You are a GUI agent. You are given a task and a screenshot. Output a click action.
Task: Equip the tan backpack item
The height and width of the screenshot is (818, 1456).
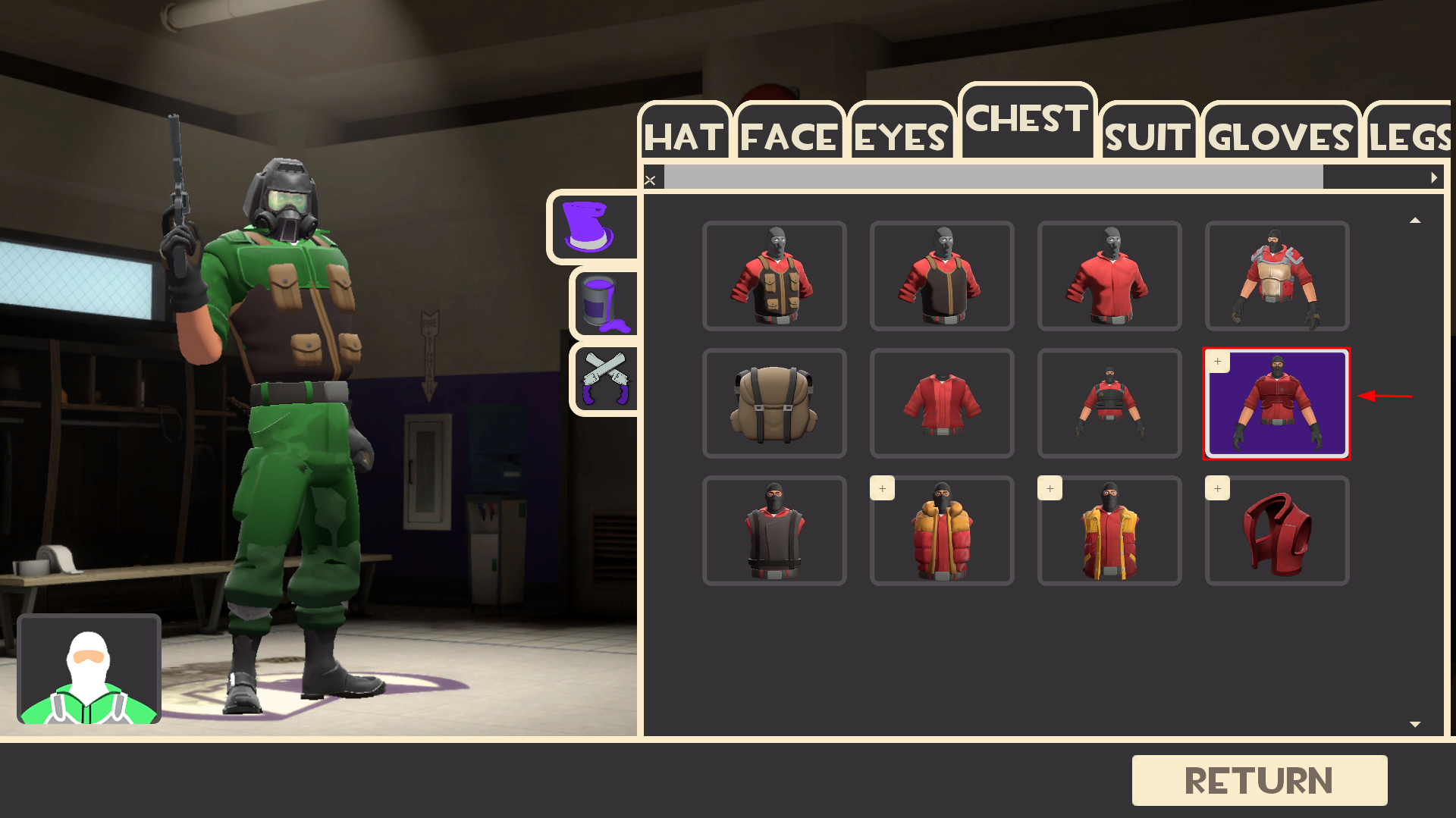point(774,403)
